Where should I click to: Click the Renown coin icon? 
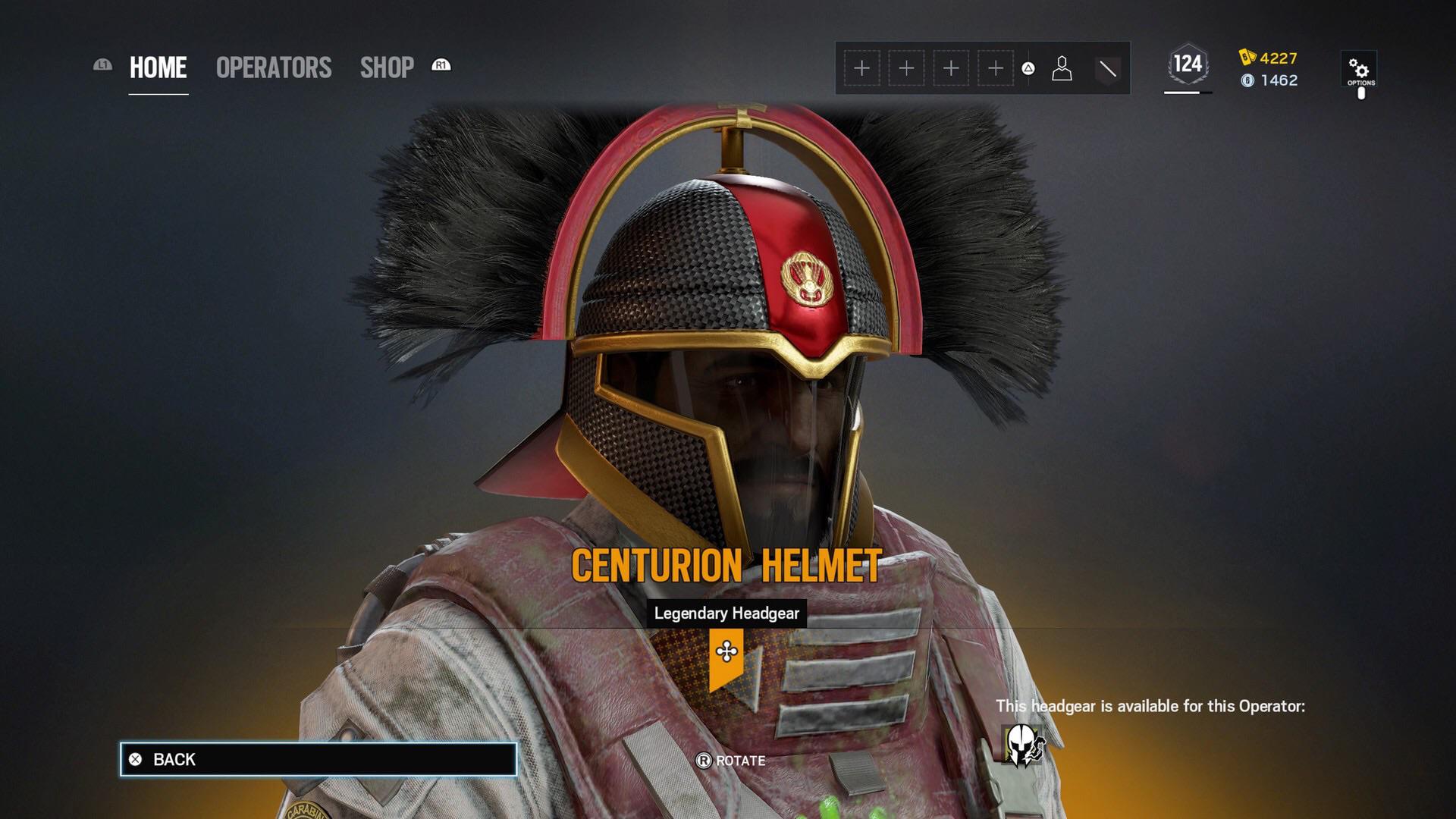(x=1249, y=80)
